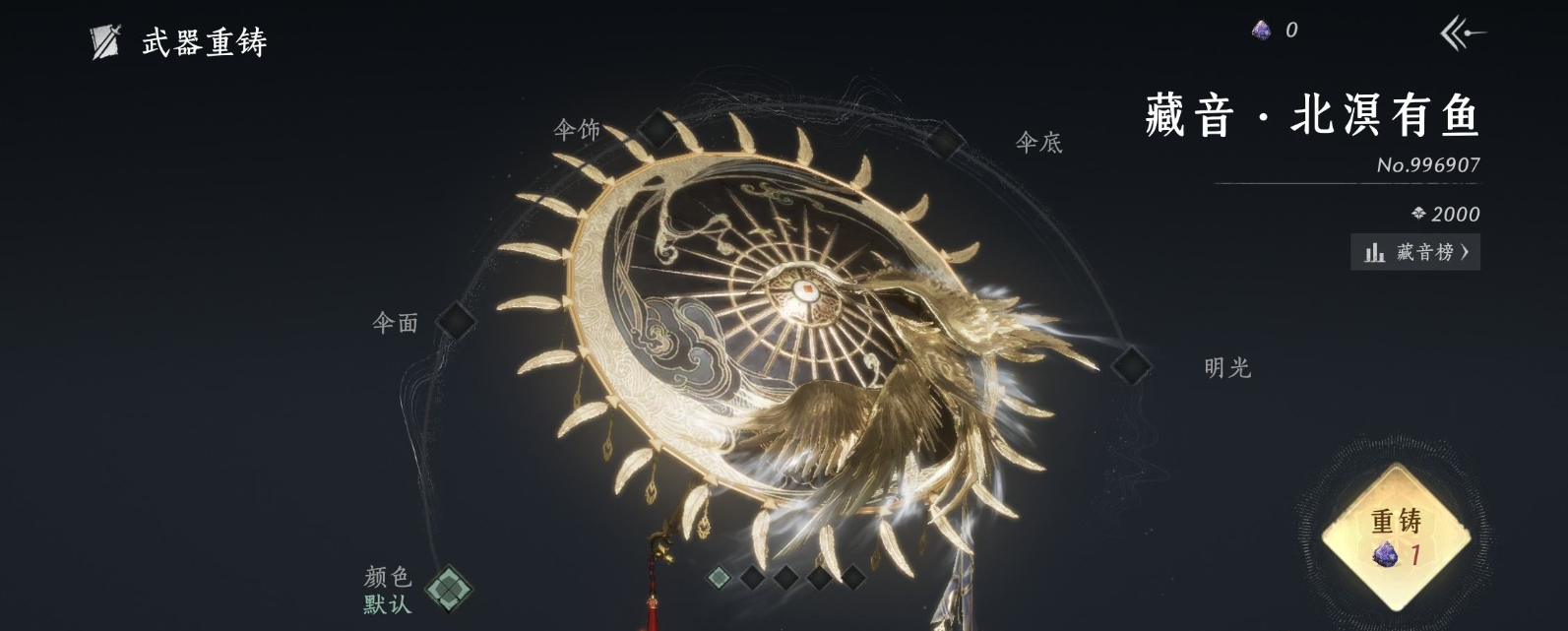Select the highlighted green page diamond
Screen dimensions: 1568x631
[720, 577]
